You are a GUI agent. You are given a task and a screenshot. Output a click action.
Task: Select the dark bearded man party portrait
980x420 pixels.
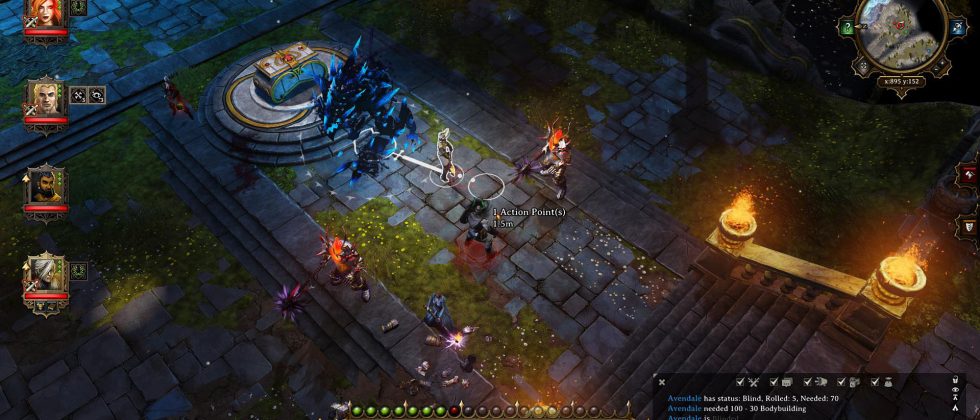pos(46,185)
